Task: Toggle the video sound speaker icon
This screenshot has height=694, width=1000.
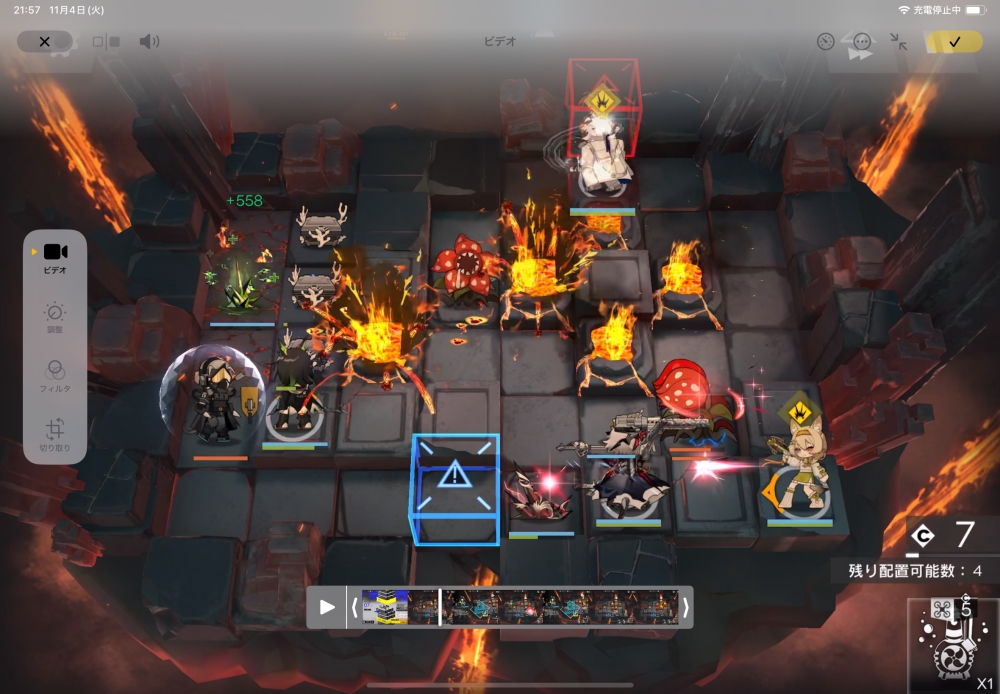Action: click(x=149, y=41)
